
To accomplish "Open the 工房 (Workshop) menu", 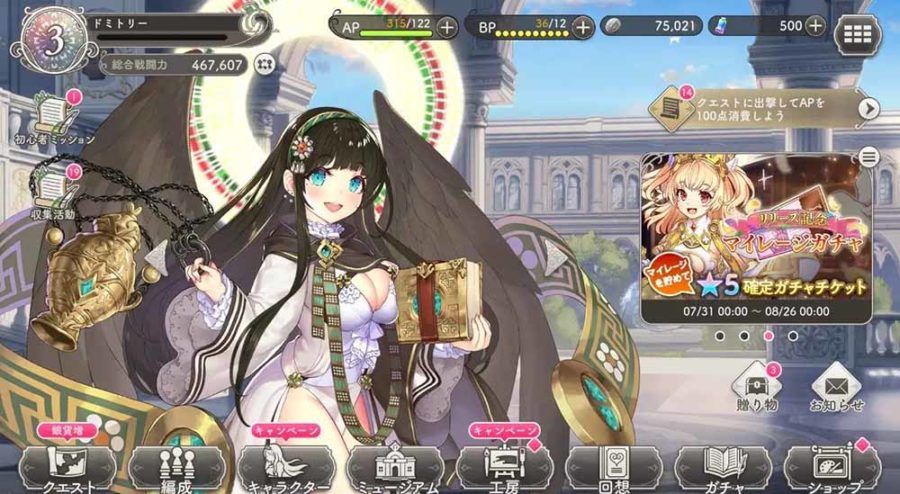I will (x=502, y=466).
